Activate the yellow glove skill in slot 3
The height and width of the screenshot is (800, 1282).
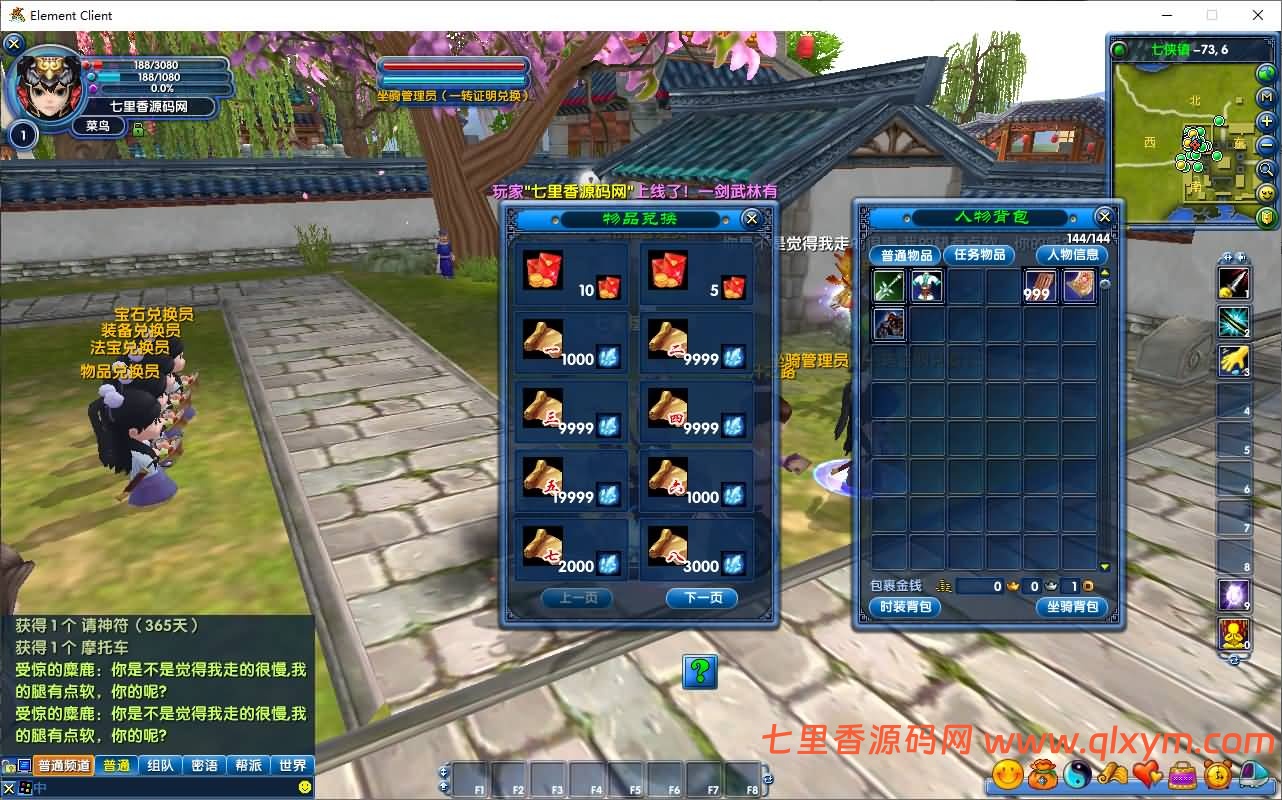point(1234,361)
